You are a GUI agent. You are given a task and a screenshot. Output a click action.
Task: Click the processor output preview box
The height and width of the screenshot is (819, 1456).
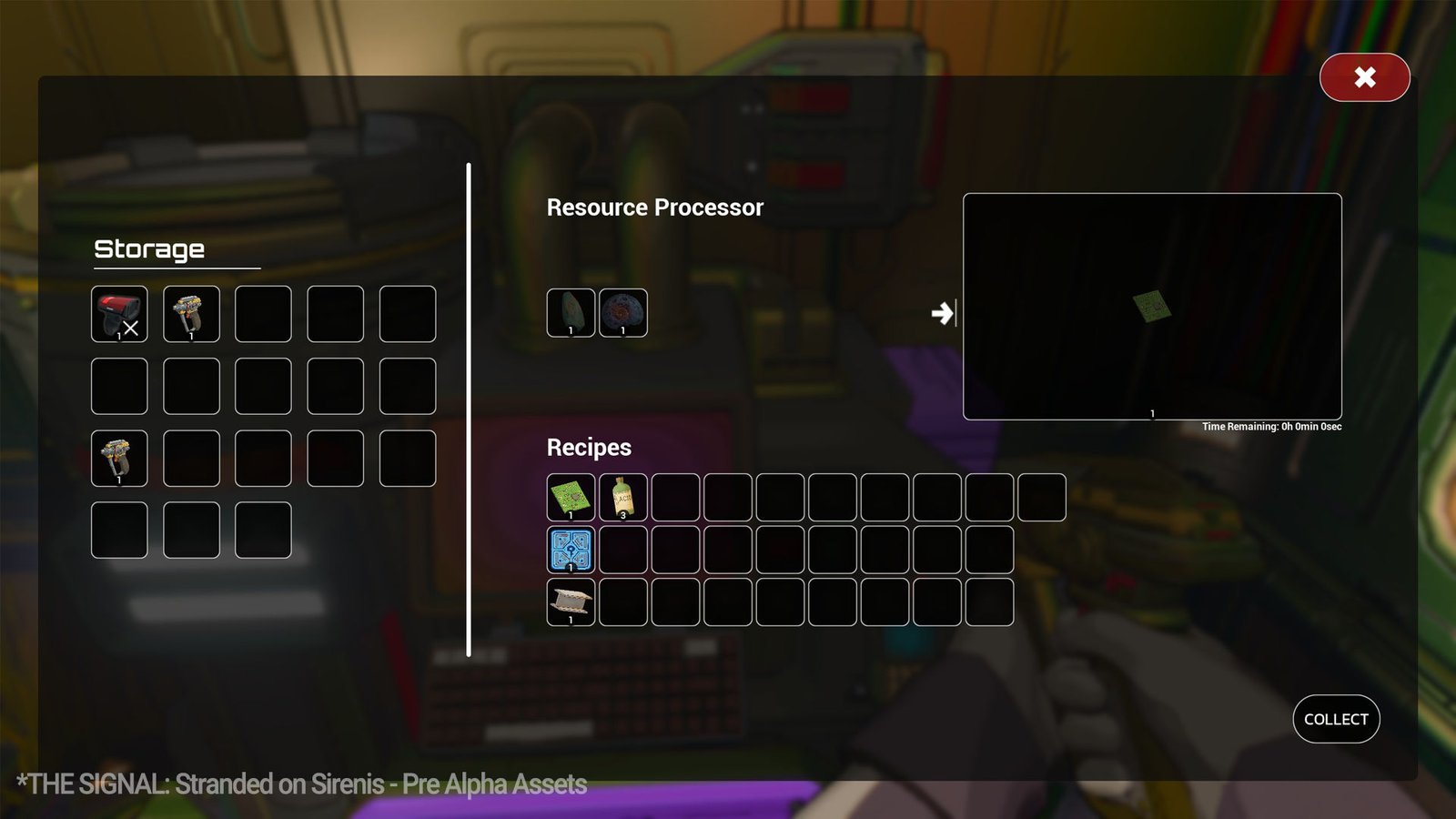click(x=1152, y=306)
